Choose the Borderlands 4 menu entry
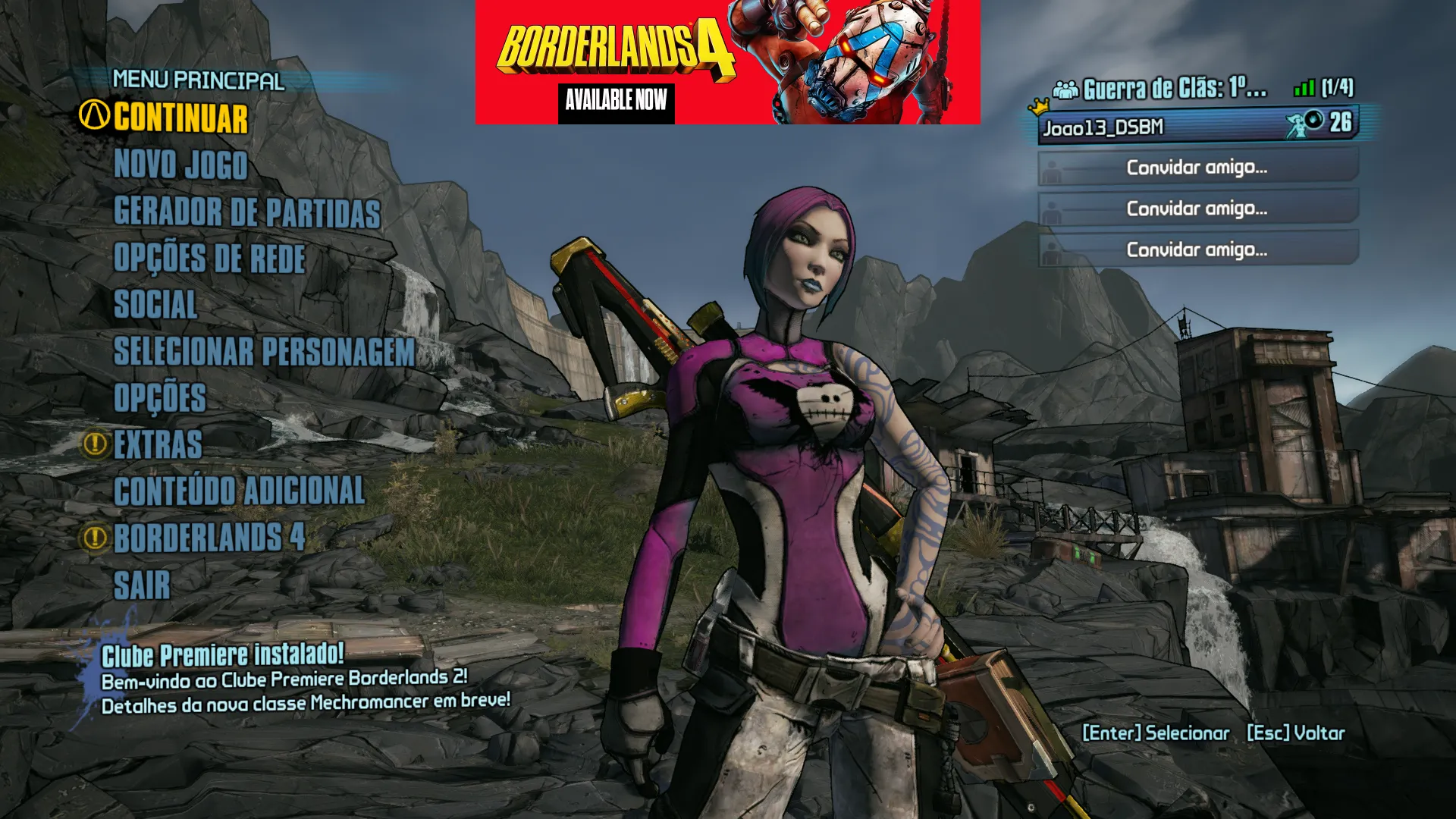 click(209, 538)
